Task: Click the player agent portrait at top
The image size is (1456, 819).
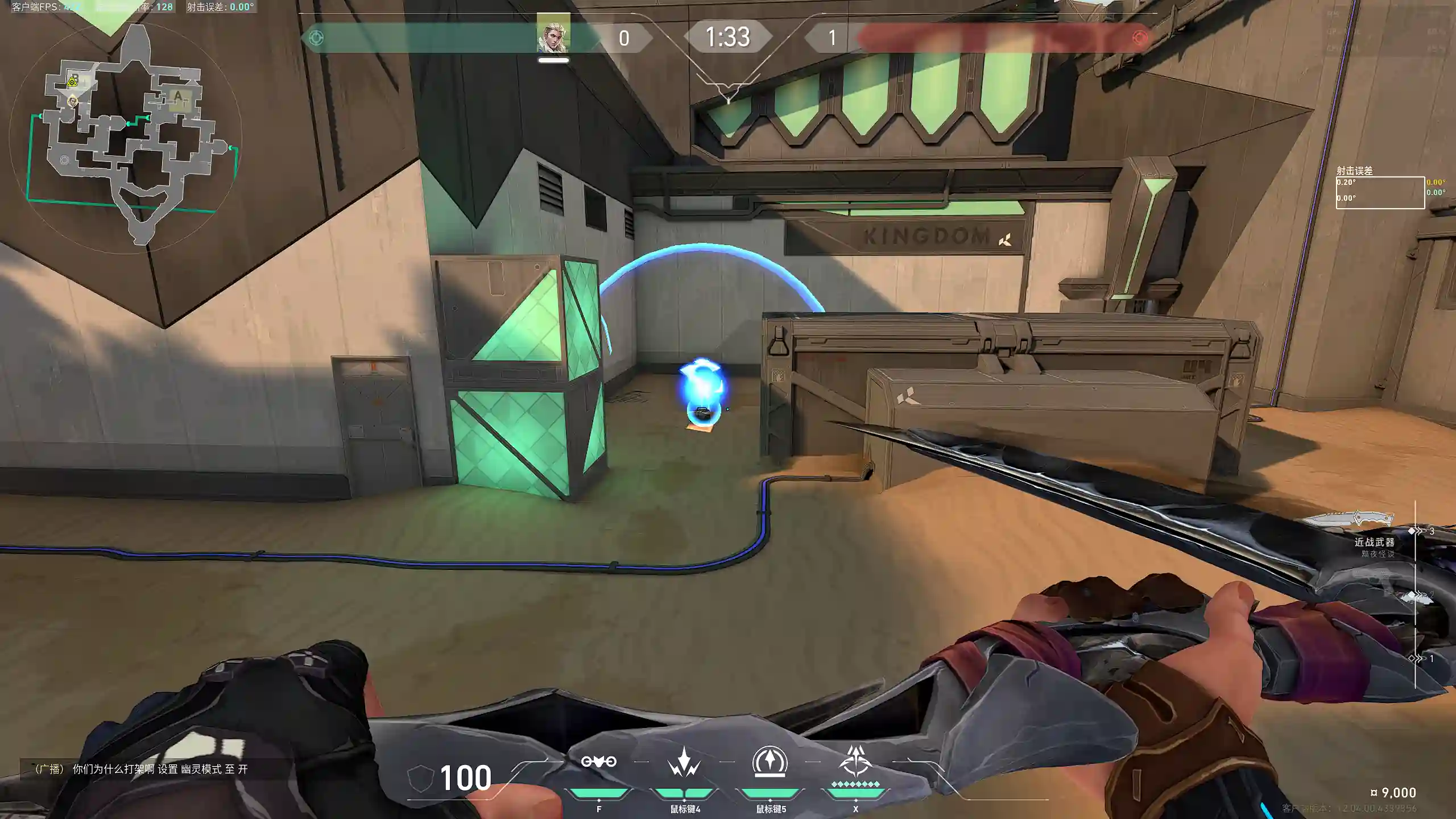Action: tap(553, 36)
